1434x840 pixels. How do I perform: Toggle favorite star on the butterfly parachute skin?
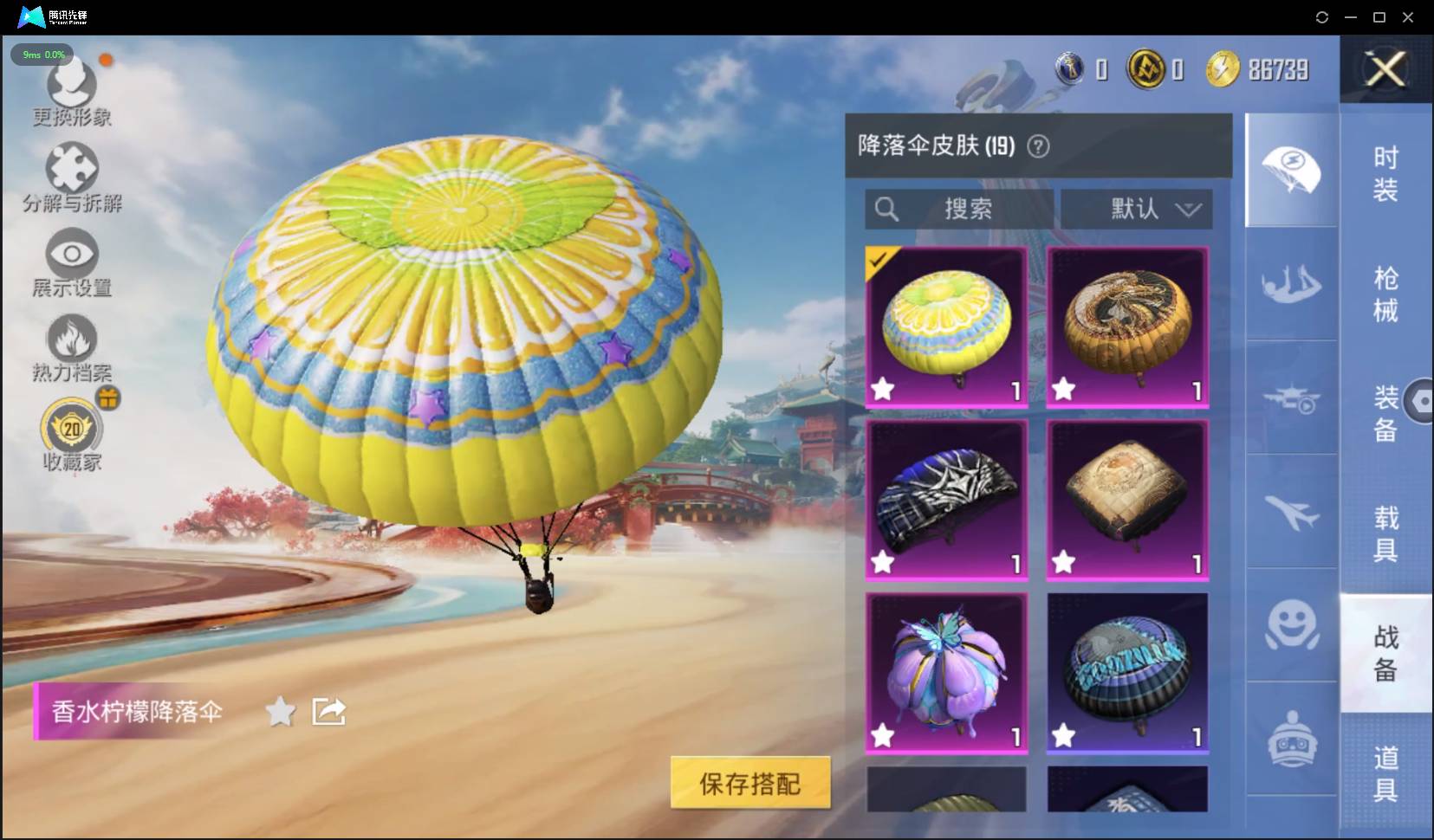pyautogui.click(x=883, y=736)
